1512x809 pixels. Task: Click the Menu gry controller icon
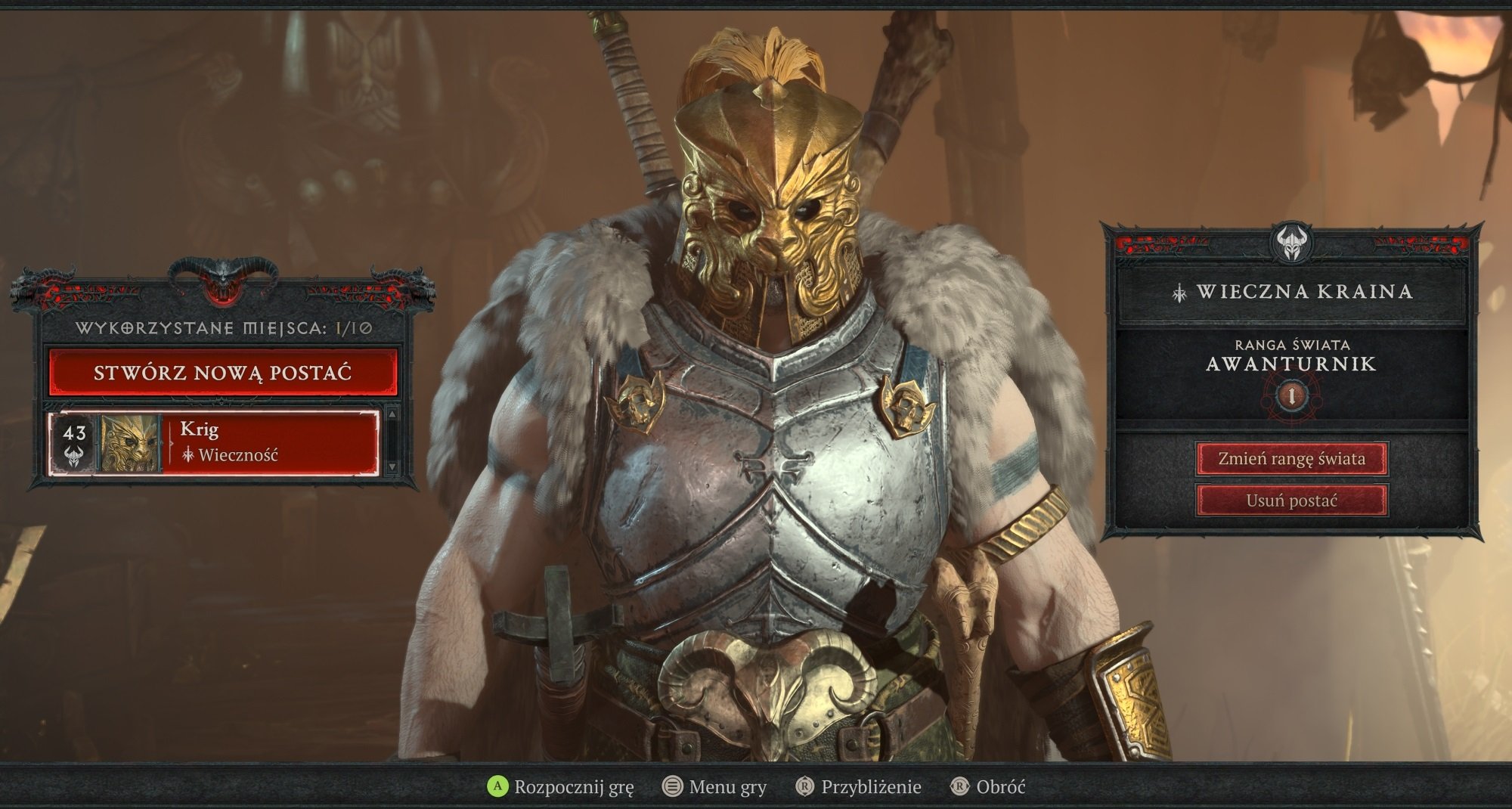click(x=674, y=786)
